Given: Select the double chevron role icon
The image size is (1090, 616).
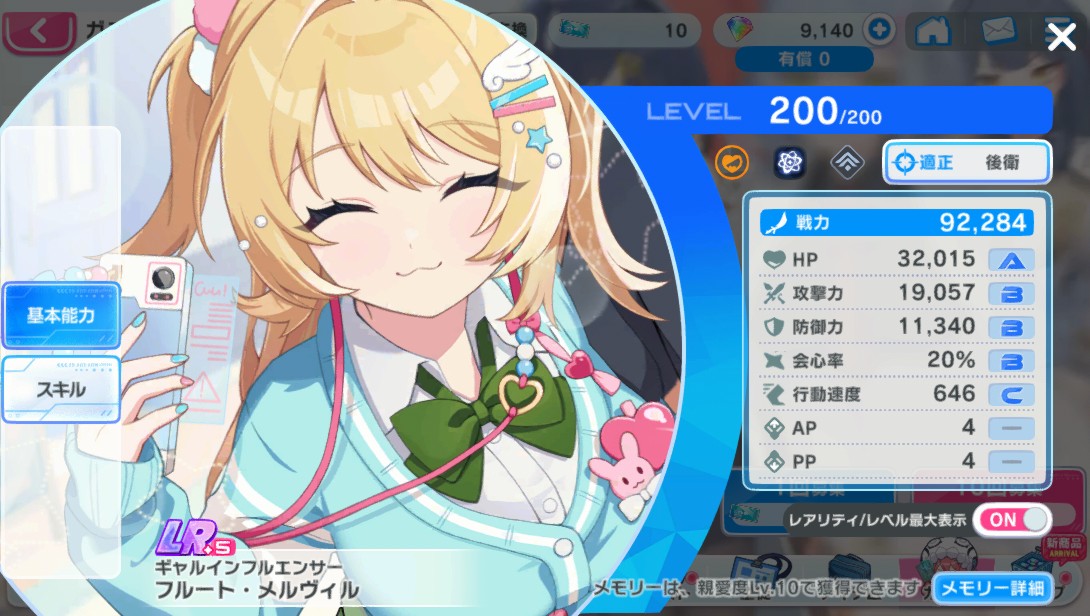Looking at the screenshot, I should coord(847,162).
